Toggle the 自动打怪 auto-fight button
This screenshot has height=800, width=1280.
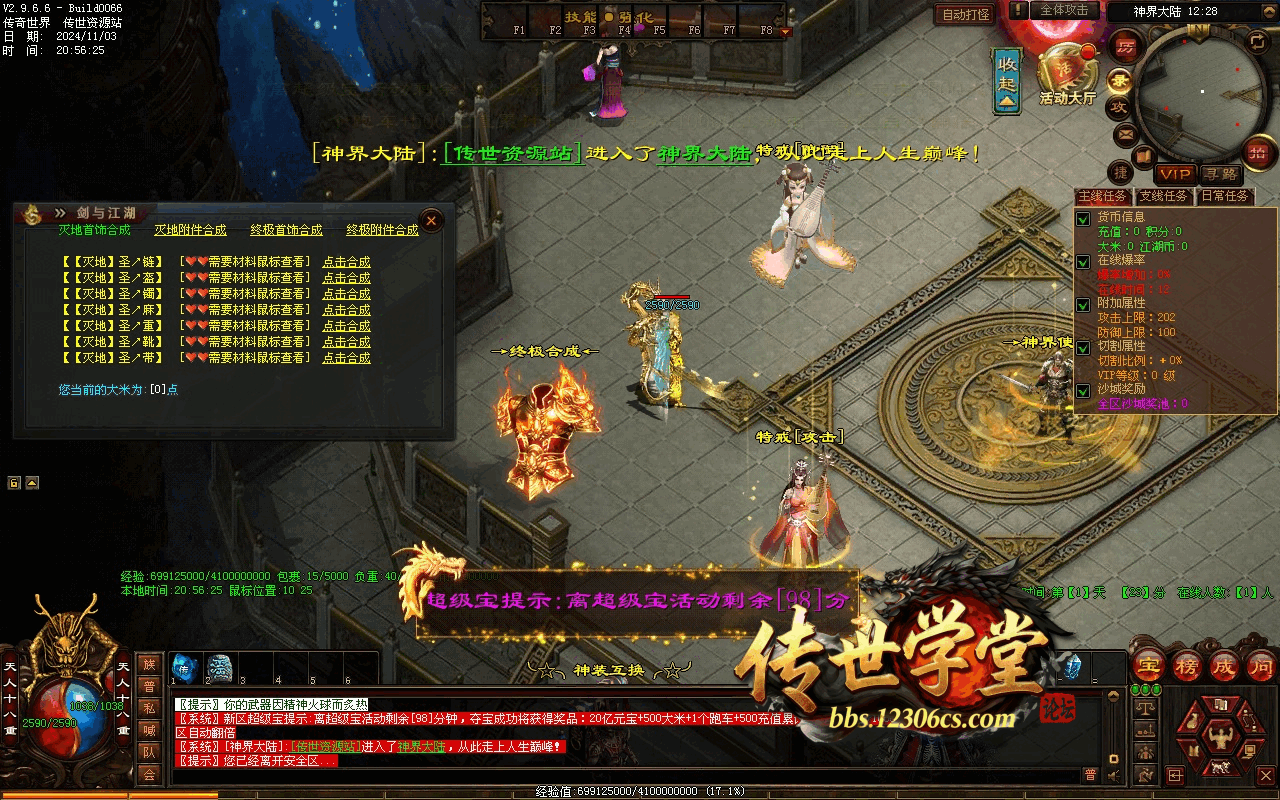(965, 14)
